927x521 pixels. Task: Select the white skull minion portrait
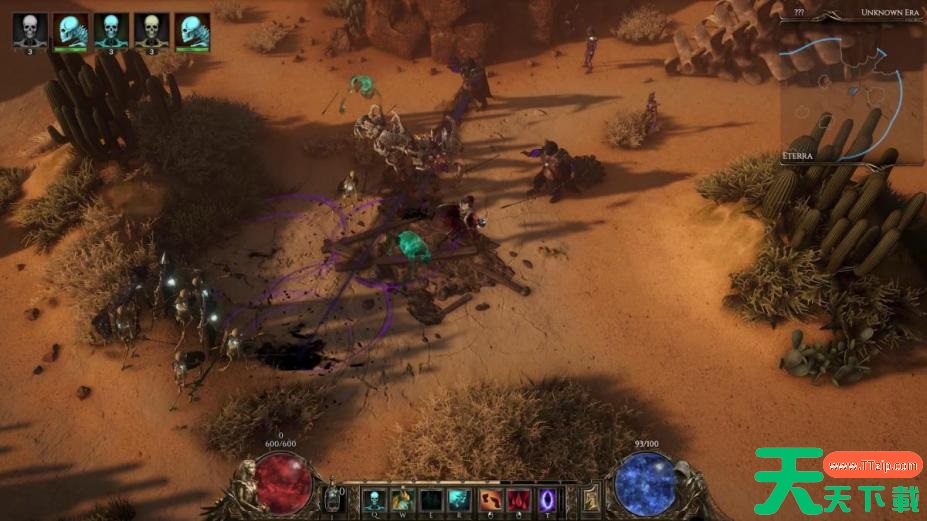[29, 29]
